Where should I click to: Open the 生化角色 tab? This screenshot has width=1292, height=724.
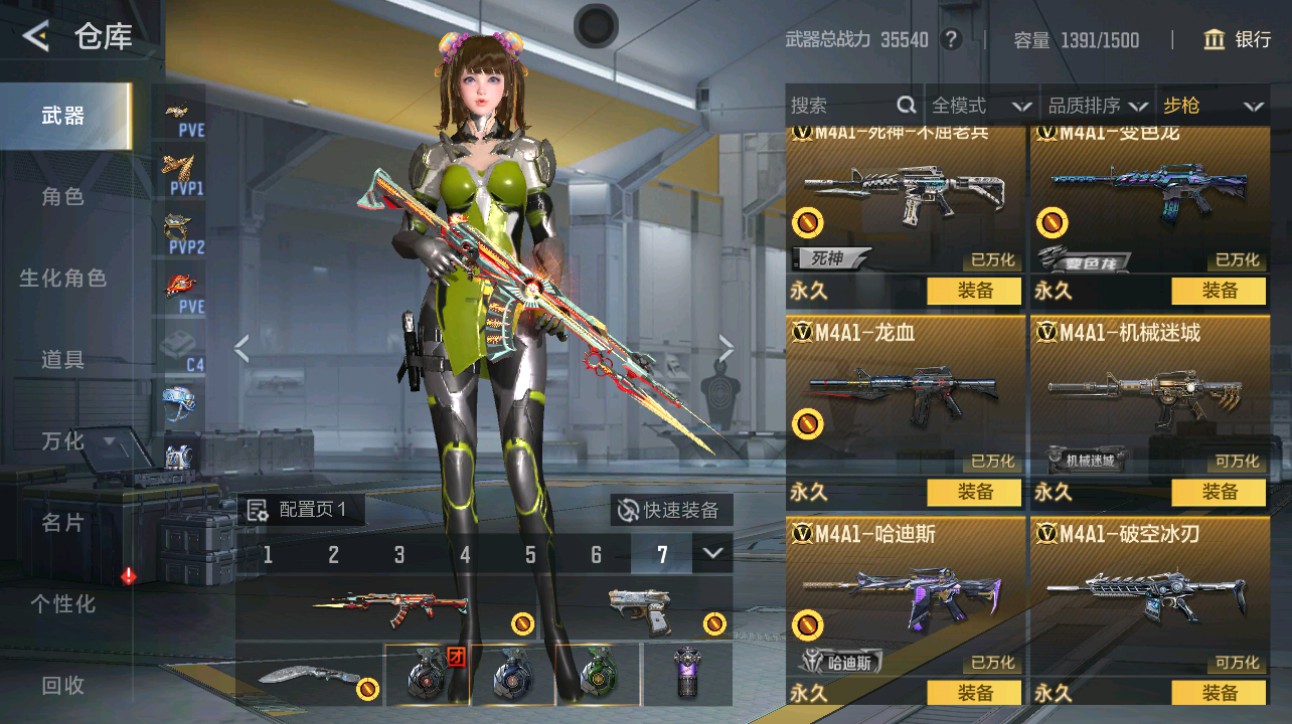pos(63,278)
